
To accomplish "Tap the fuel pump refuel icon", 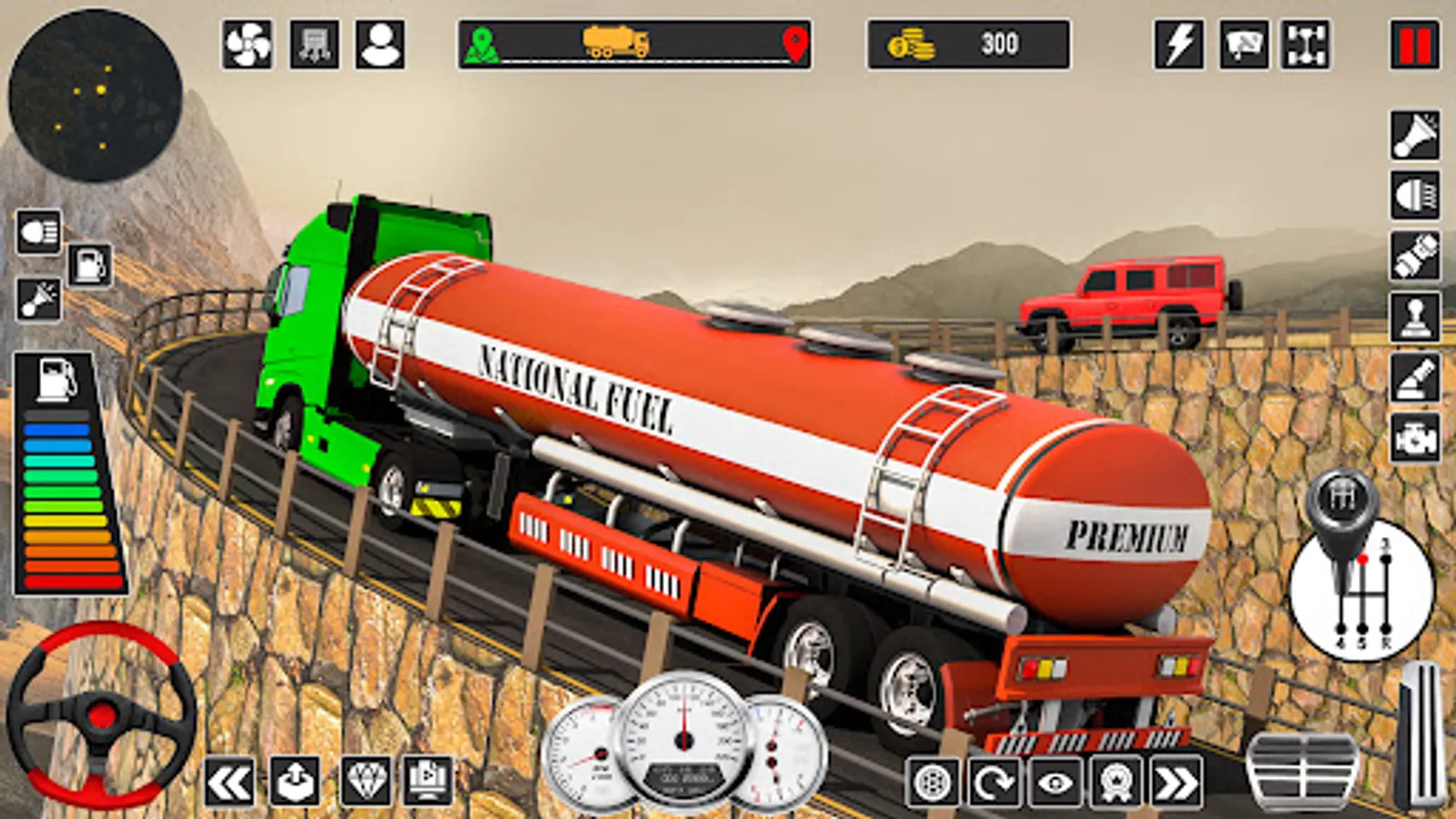I will 89,266.
